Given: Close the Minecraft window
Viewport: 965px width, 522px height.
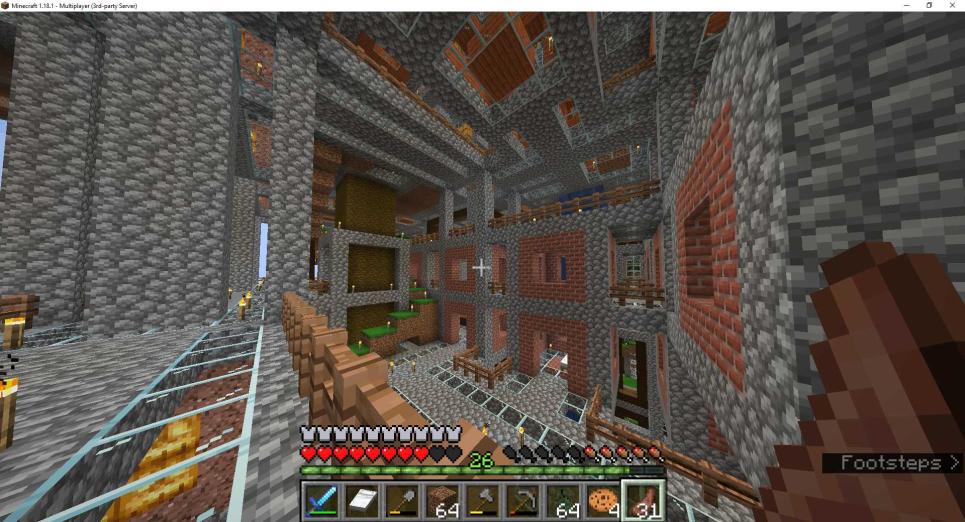Looking at the screenshot, I should point(952,6).
